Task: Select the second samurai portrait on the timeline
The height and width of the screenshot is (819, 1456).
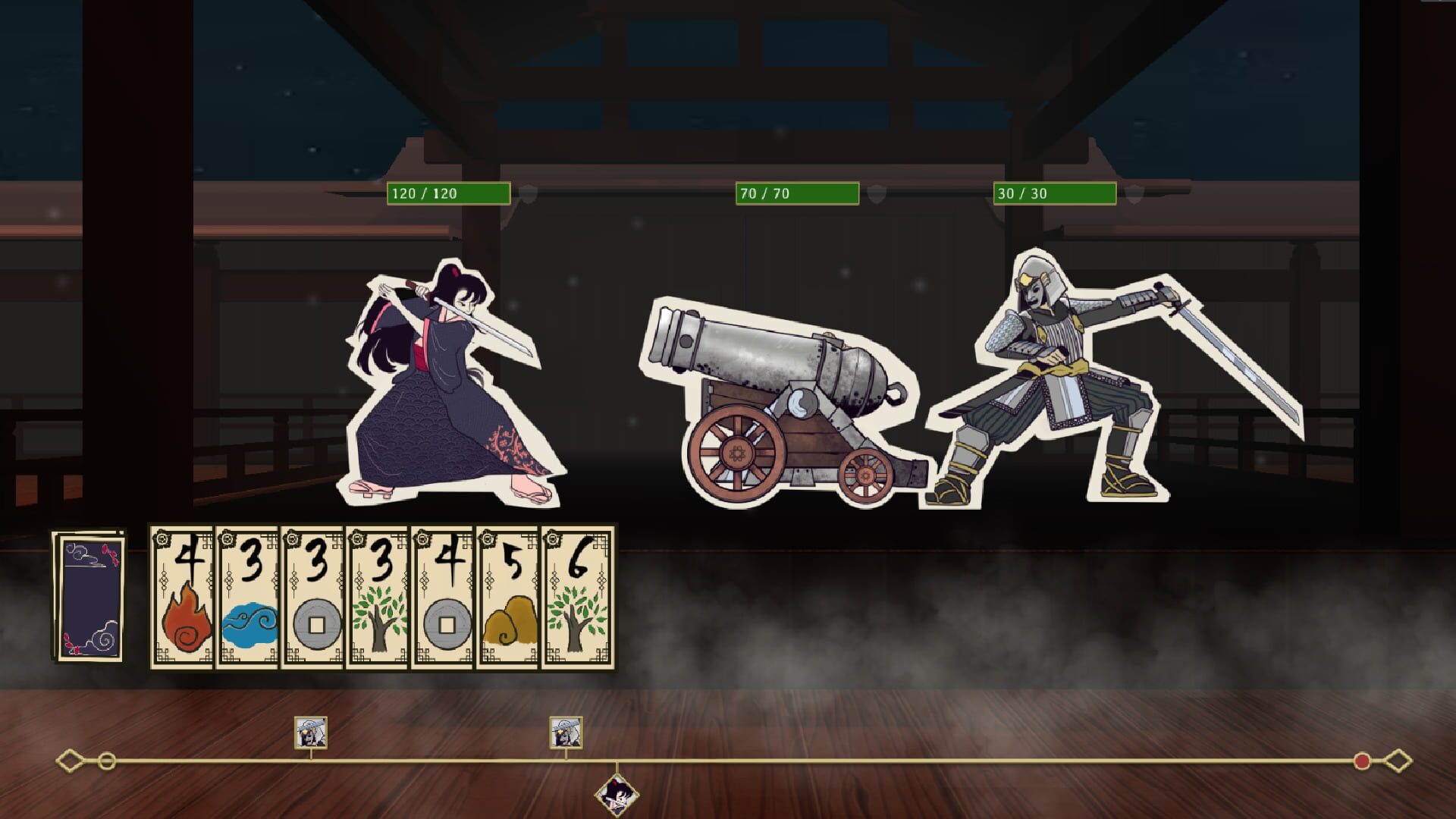Action: coord(565,733)
